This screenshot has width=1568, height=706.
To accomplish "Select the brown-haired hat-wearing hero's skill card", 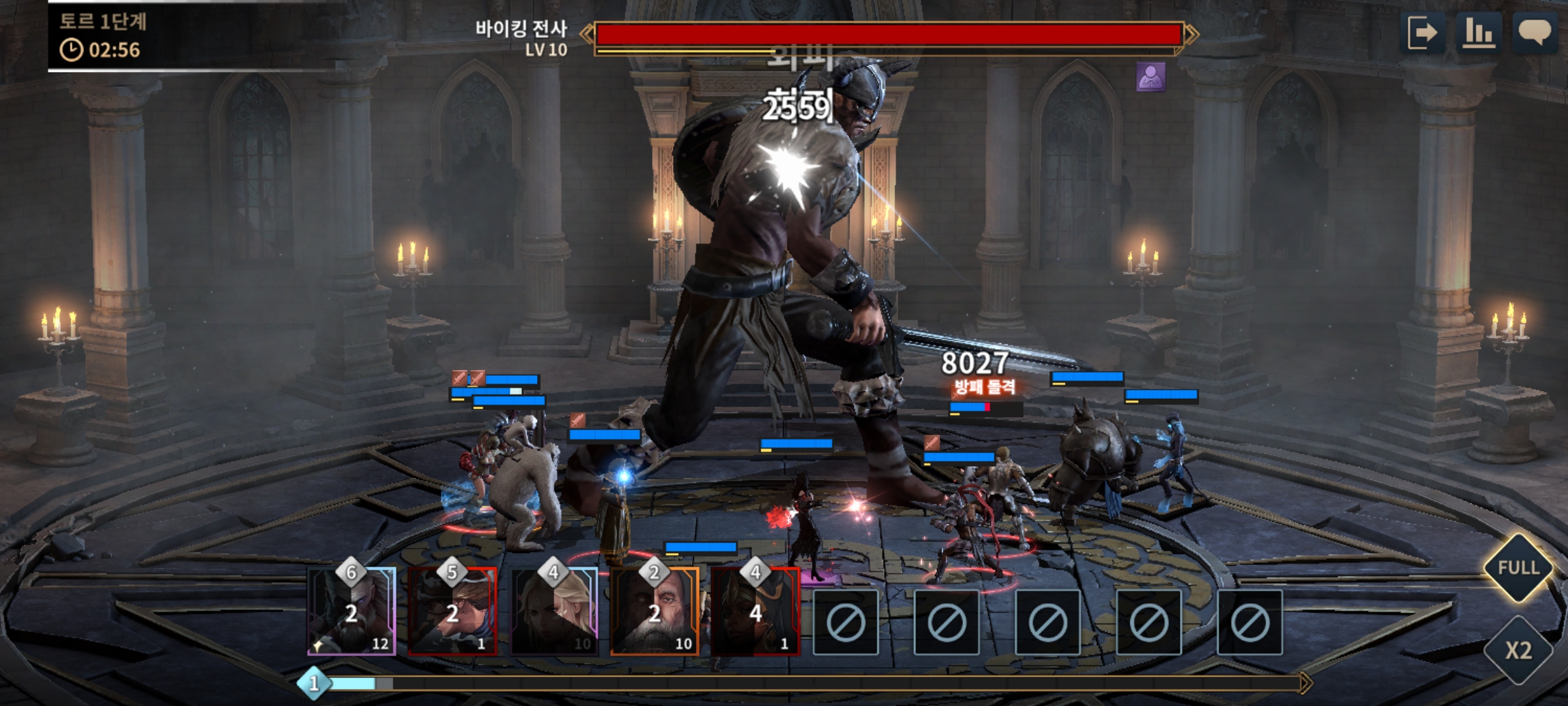I will pyautogui.click(x=453, y=612).
